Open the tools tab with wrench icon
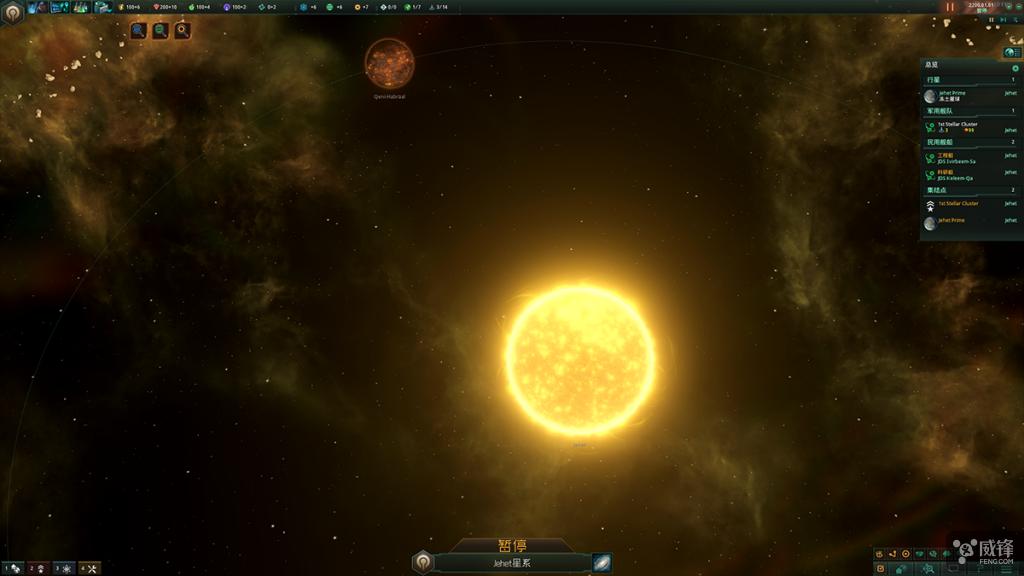The width and height of the screenshot is (1024, 576). pyautogui.click(x=89, y=568)
